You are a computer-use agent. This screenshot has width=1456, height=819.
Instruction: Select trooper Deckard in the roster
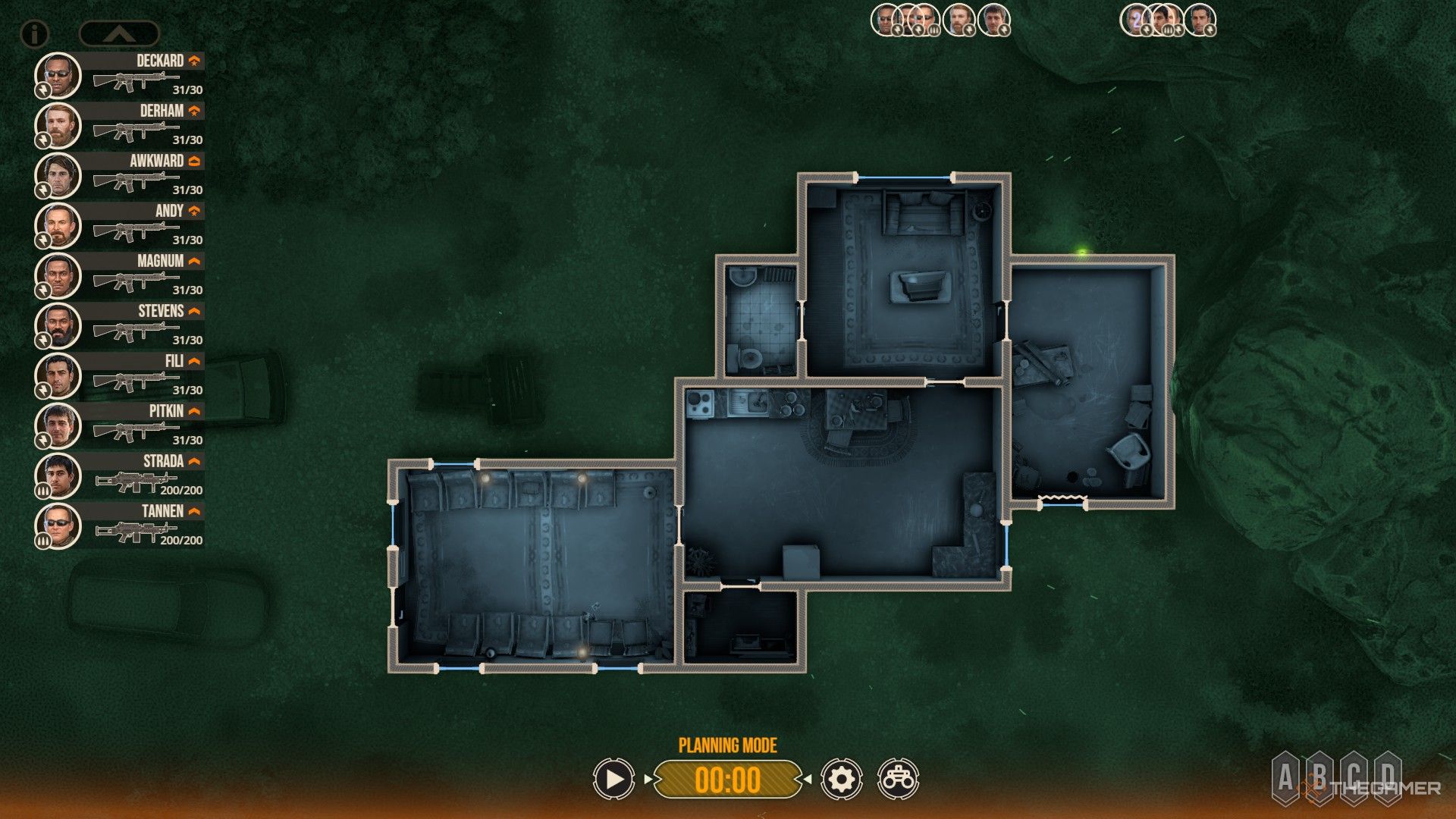[120, 75]
